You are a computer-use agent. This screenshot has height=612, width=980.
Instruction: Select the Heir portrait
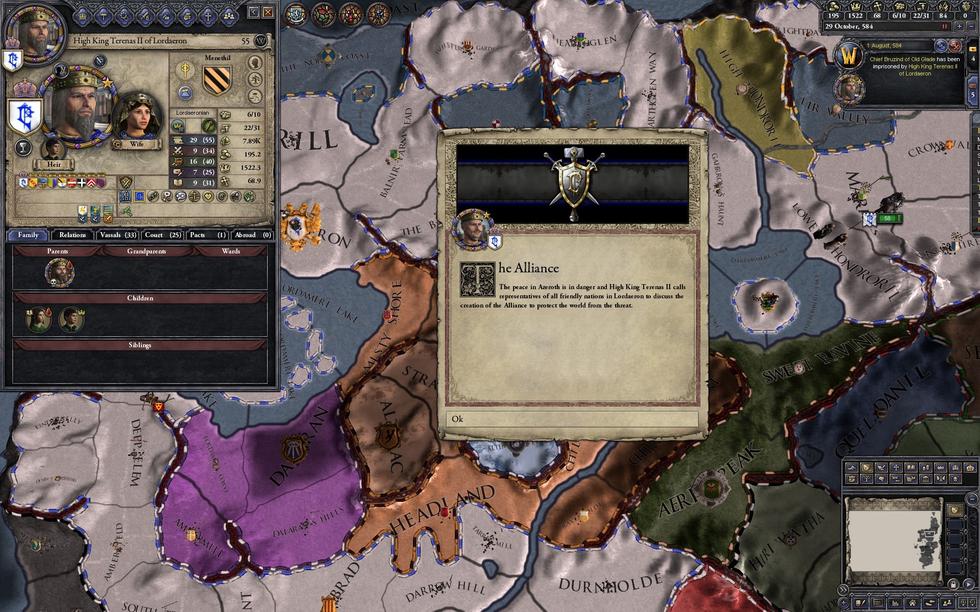pyautogui.click(x=53, y=150)
